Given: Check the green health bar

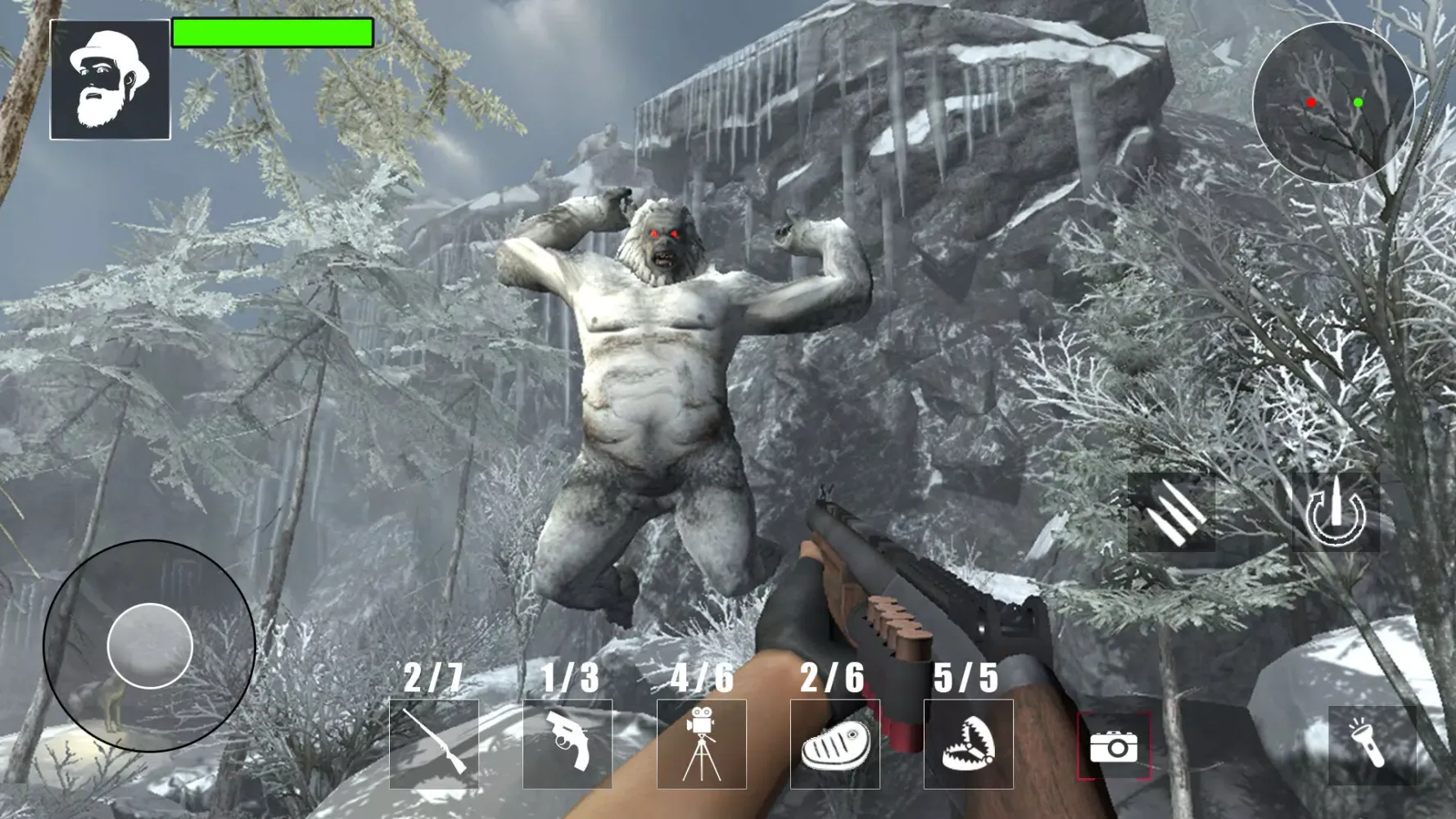Looking at the screenshot, I should pos(272,34).
